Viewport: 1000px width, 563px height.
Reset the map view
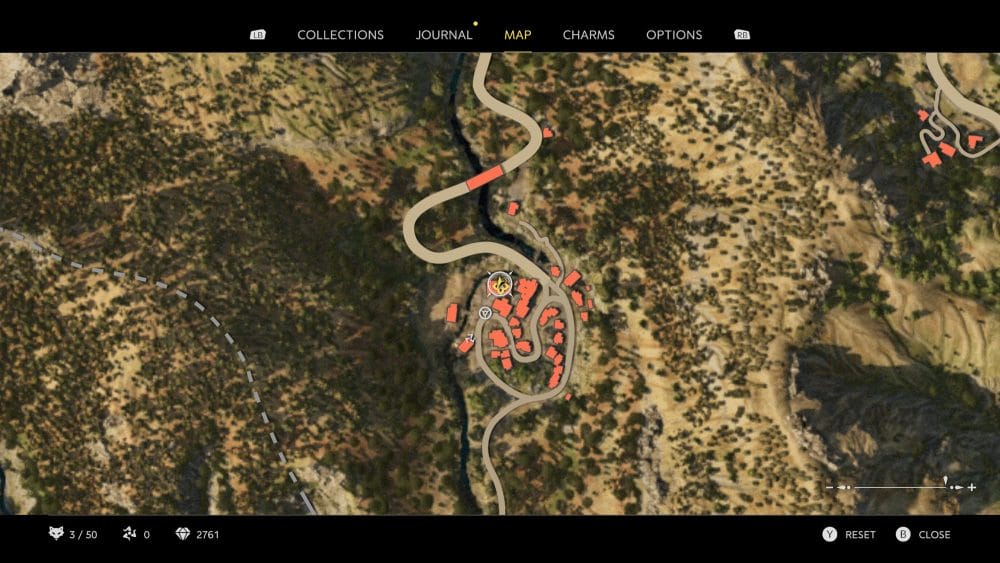click(x=849, y=535)
